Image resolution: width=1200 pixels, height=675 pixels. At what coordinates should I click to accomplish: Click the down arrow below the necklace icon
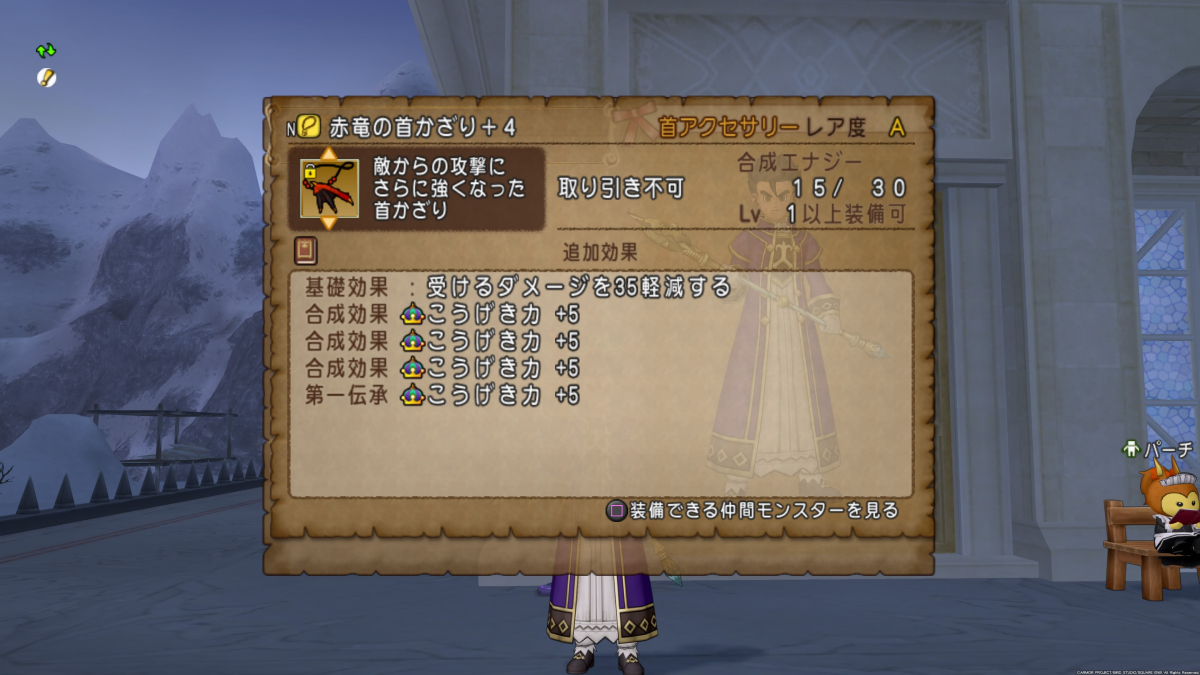tap(328, 222)
